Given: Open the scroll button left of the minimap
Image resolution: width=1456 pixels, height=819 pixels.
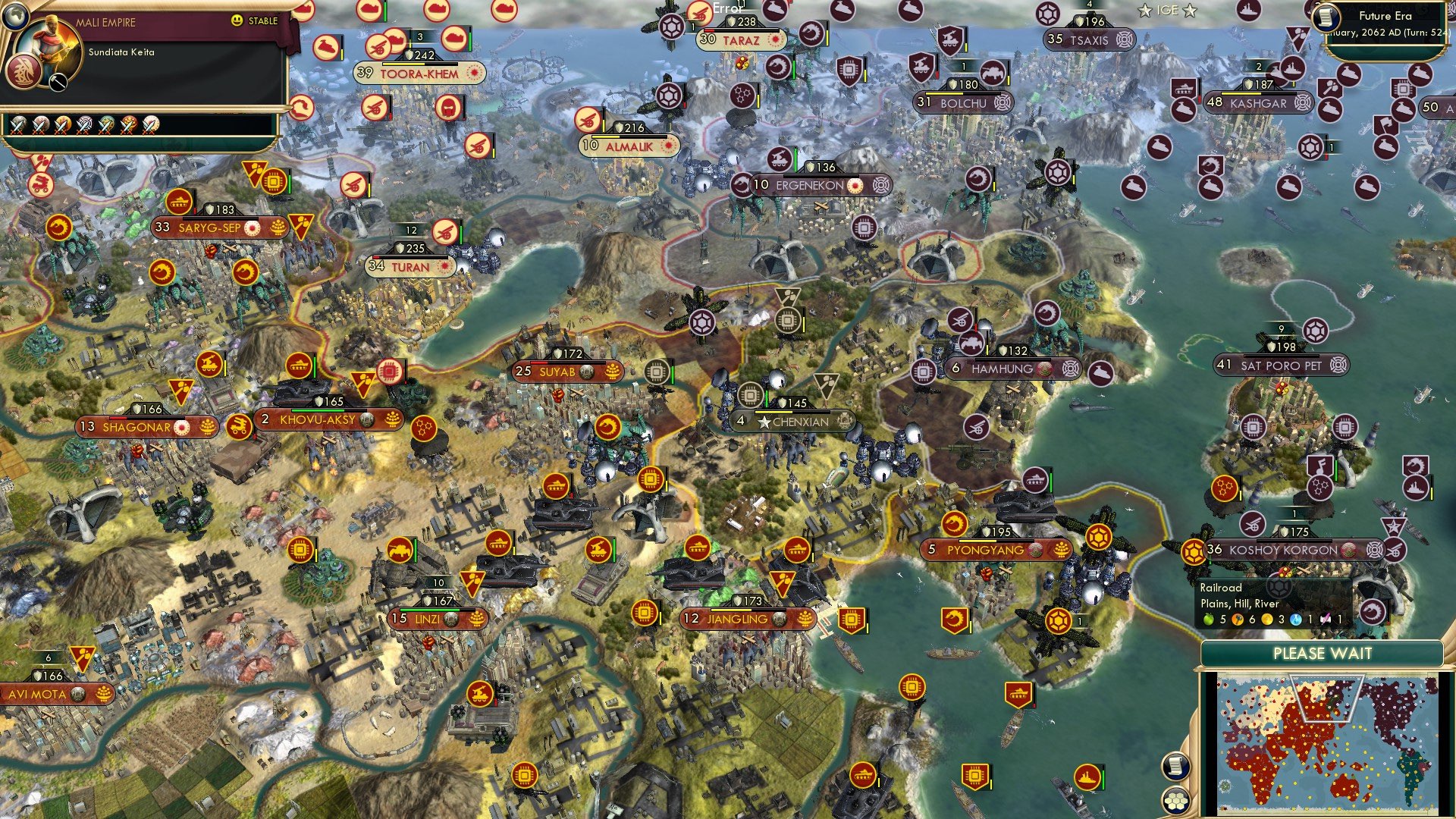Looking at the screenshot, I should 1175,766.
